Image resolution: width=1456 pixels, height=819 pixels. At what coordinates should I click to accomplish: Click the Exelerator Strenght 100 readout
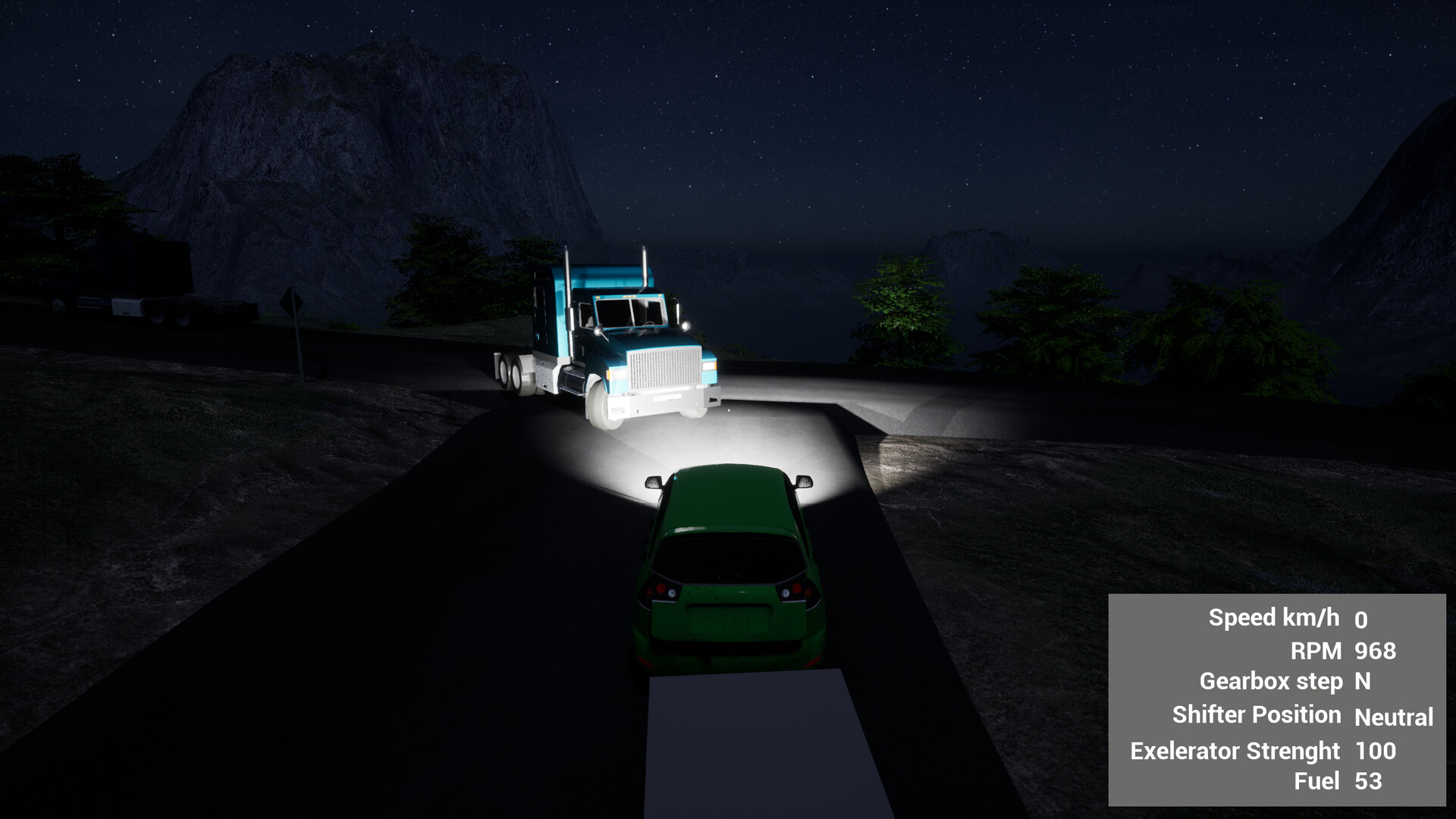click(1375, 751)
